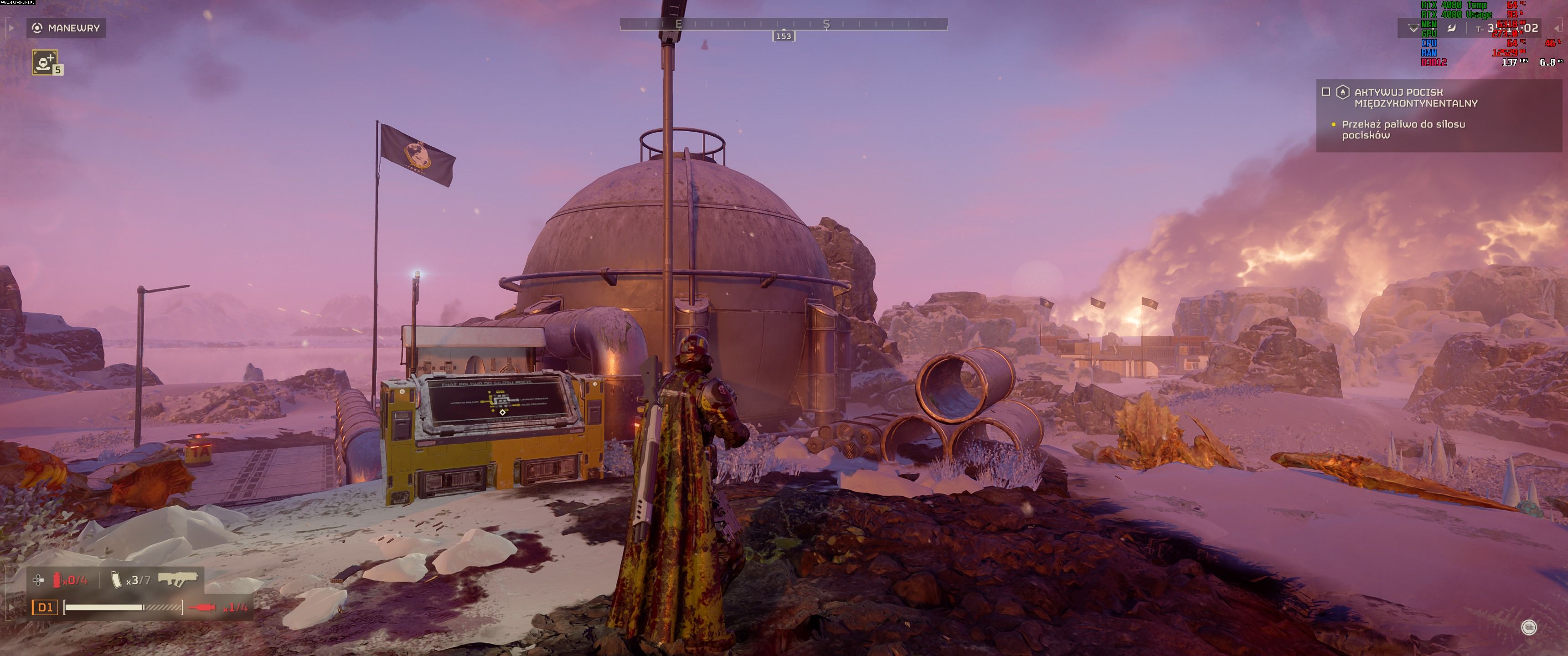Tick the Aktywuj pocisk międzykontynentalny objective checkbox
This screenshot has width=1568, height=656.
click(1326, 92)
